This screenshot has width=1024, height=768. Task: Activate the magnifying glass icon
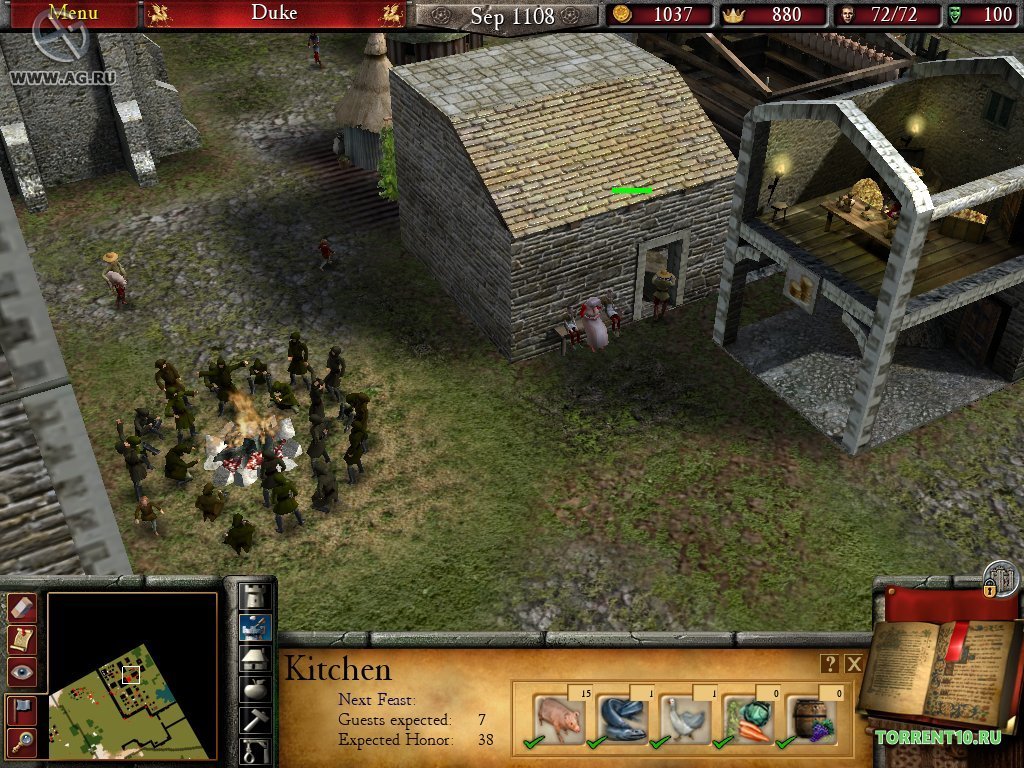(22, 741)
